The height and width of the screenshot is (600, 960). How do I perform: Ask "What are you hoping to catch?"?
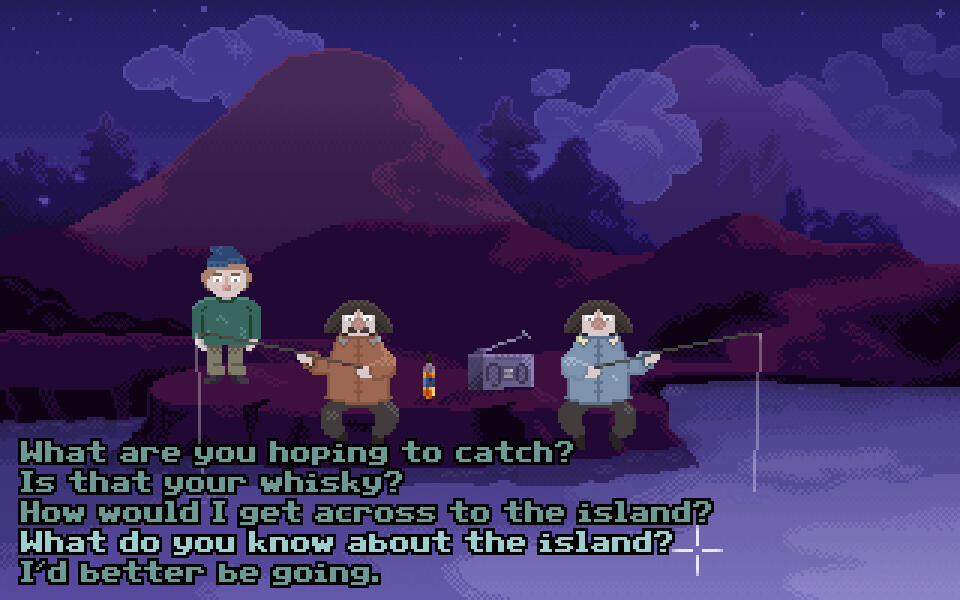tap(297, 453)
